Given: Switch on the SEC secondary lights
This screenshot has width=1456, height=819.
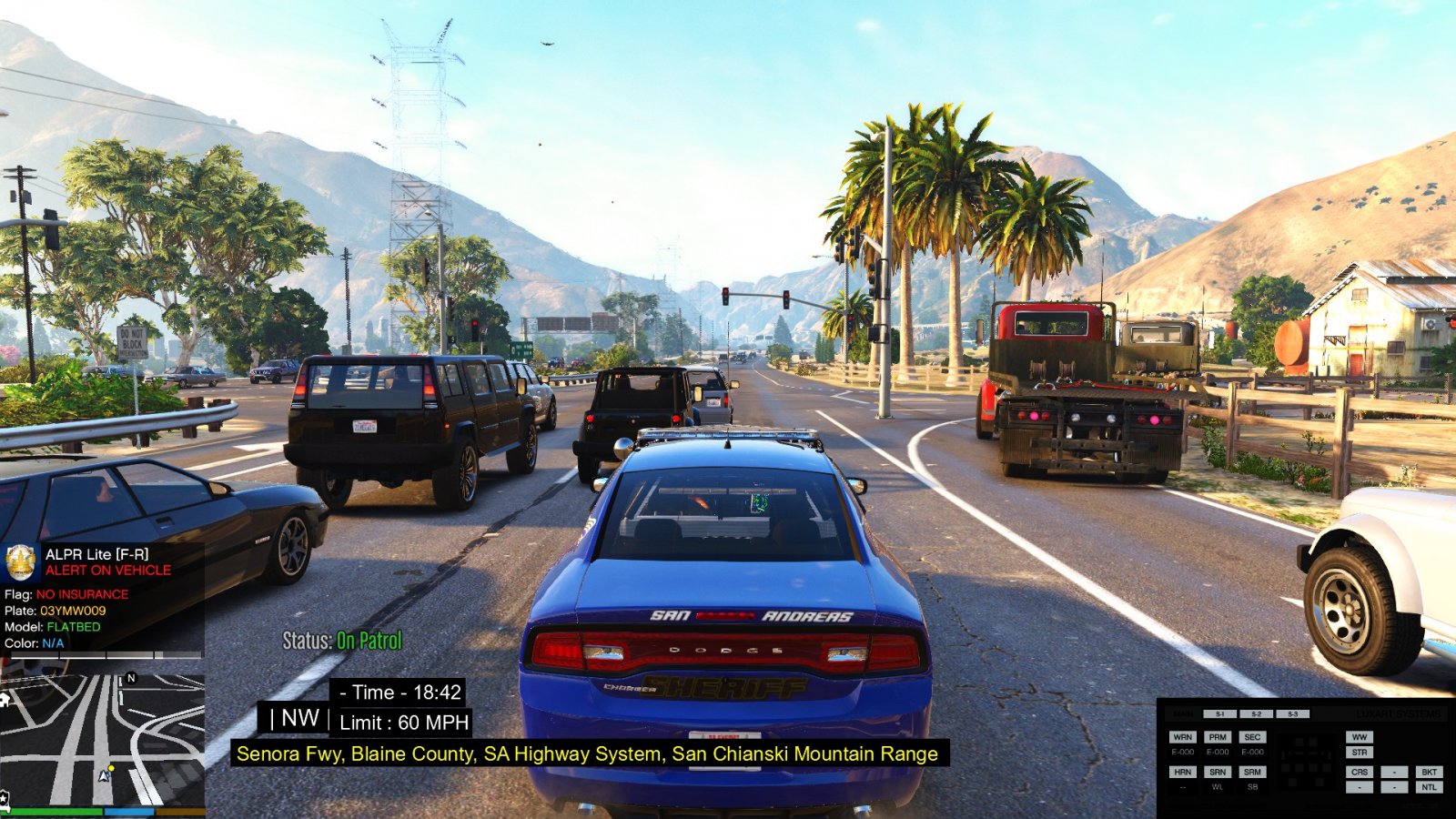Looking at the screenshot, I should coord(1252,737).
